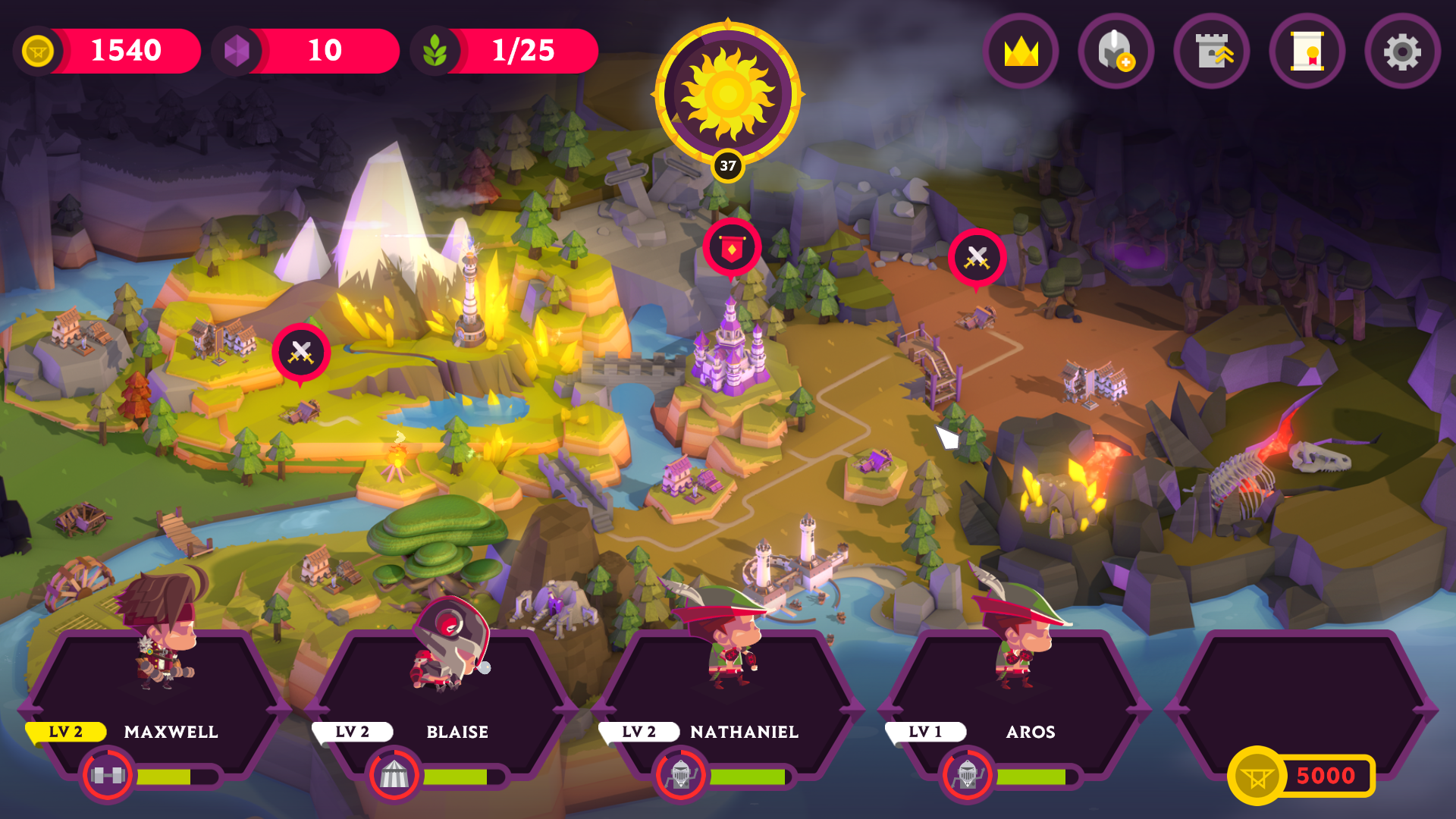
Task: Click Aros's knight helmet icon
Action: tap(968, 775)
